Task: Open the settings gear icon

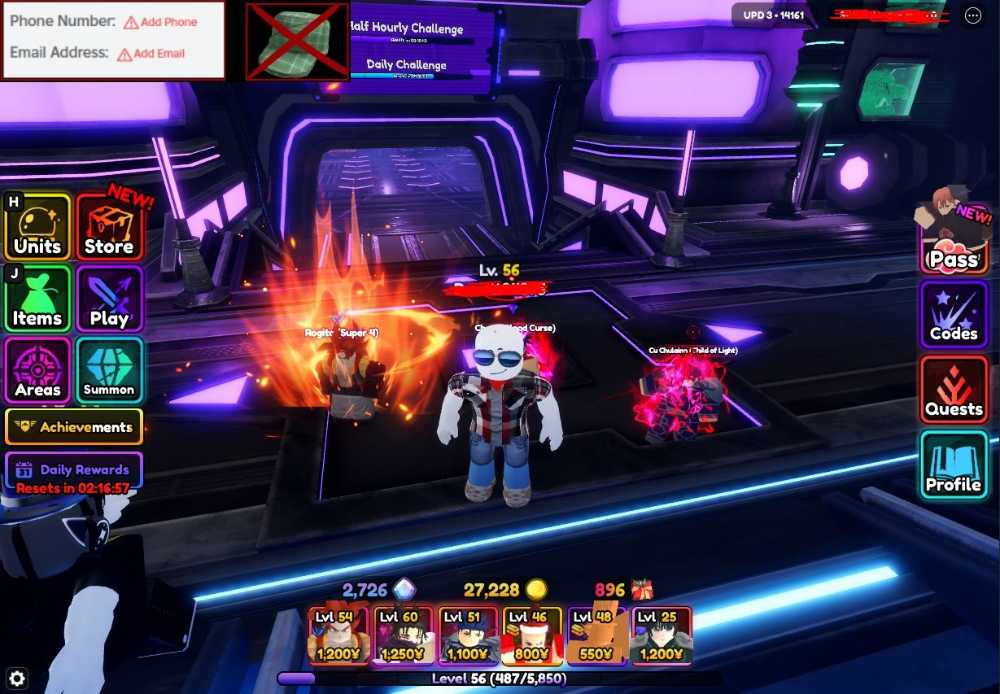Action: tap(16, 679)
